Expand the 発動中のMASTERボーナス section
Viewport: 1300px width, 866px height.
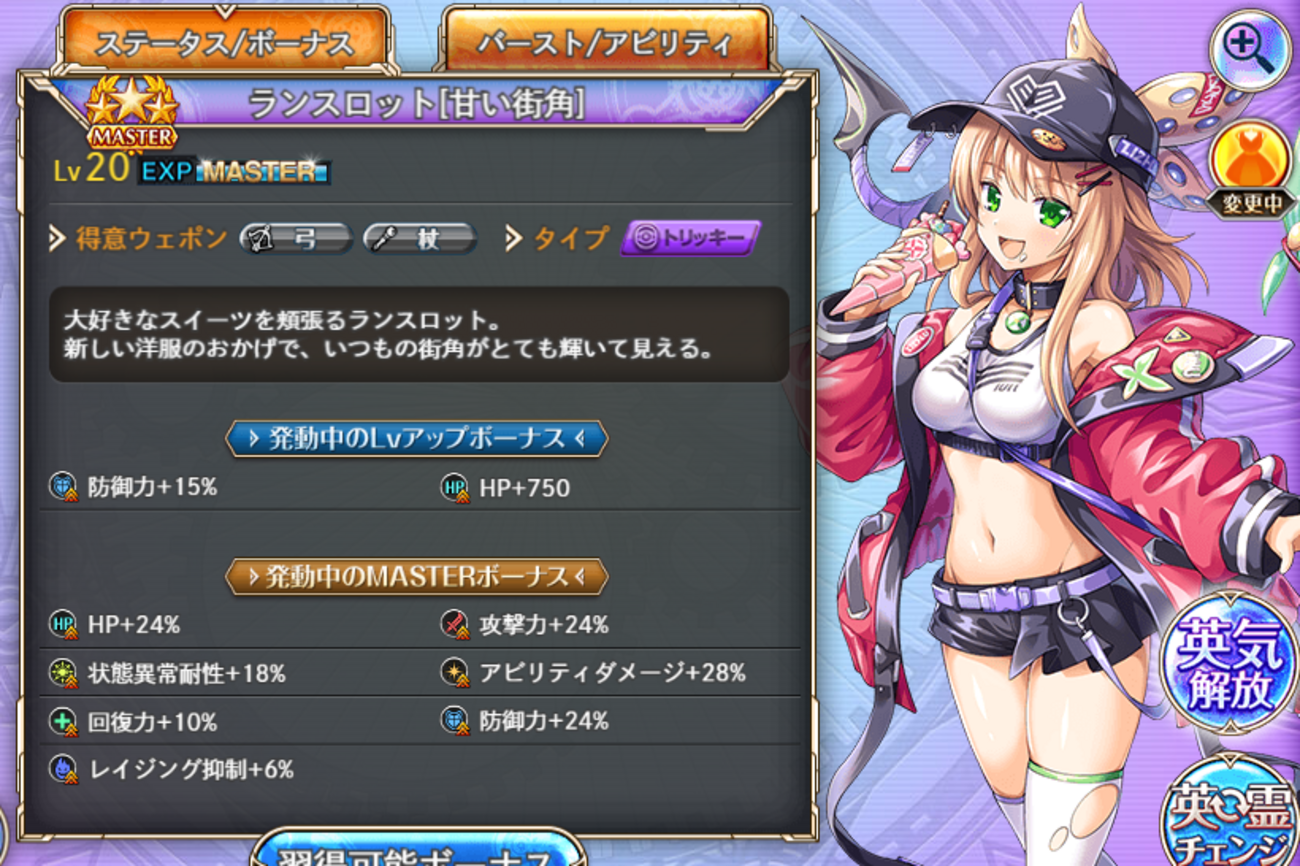pos(414,576)
